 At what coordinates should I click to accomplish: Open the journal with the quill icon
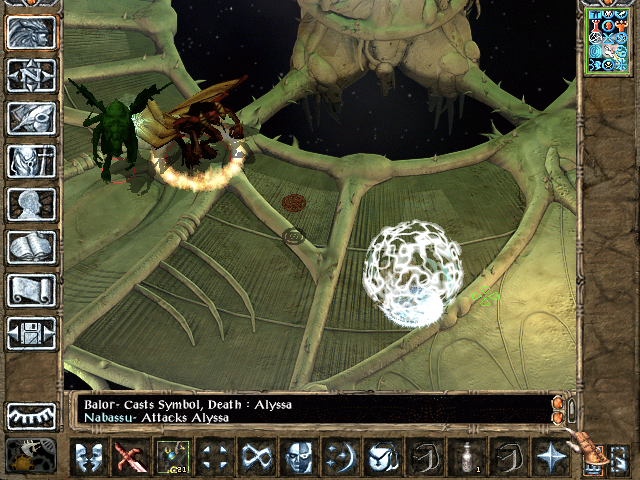pos(31,118)
